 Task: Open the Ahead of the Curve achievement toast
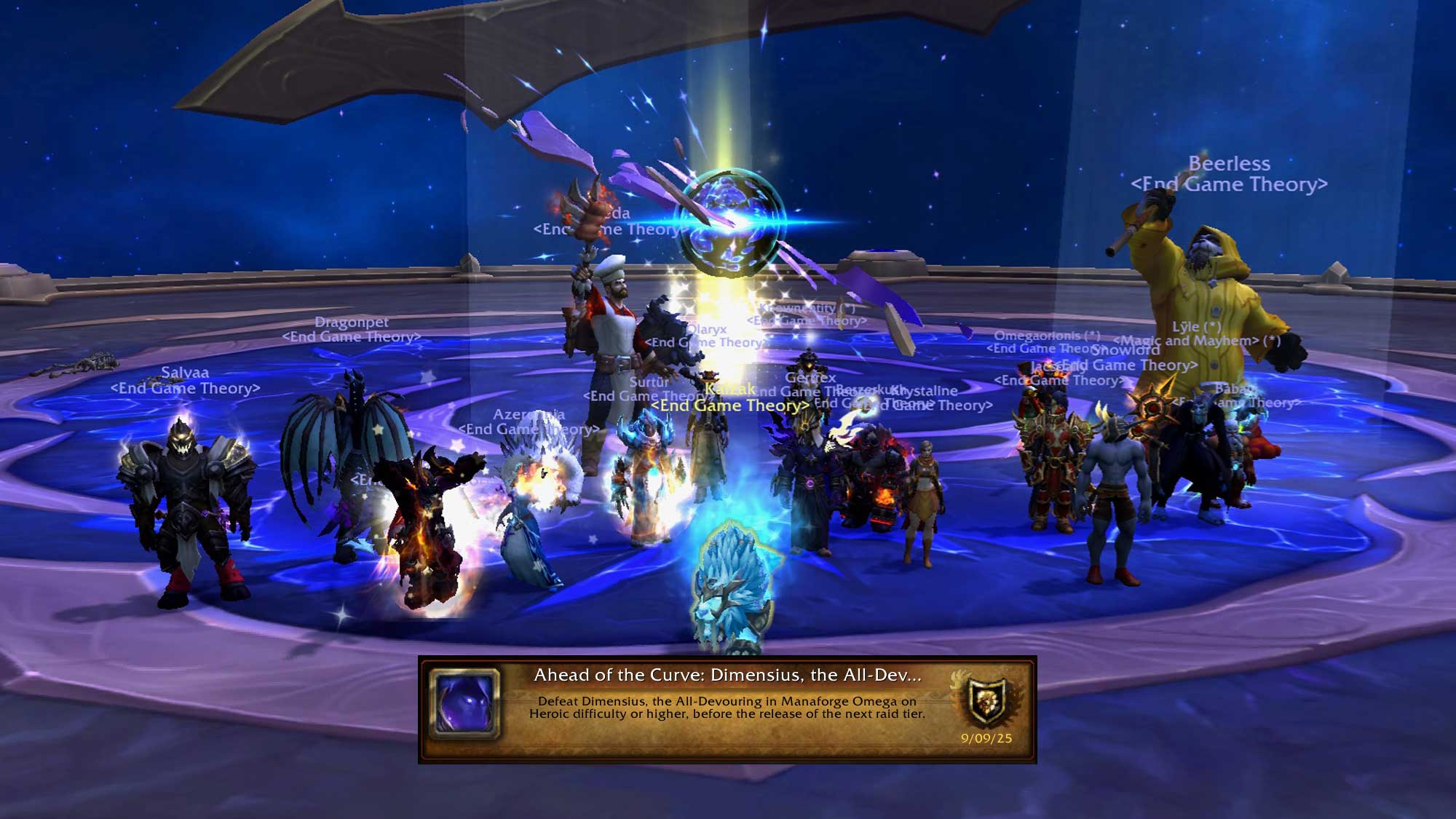727,708
